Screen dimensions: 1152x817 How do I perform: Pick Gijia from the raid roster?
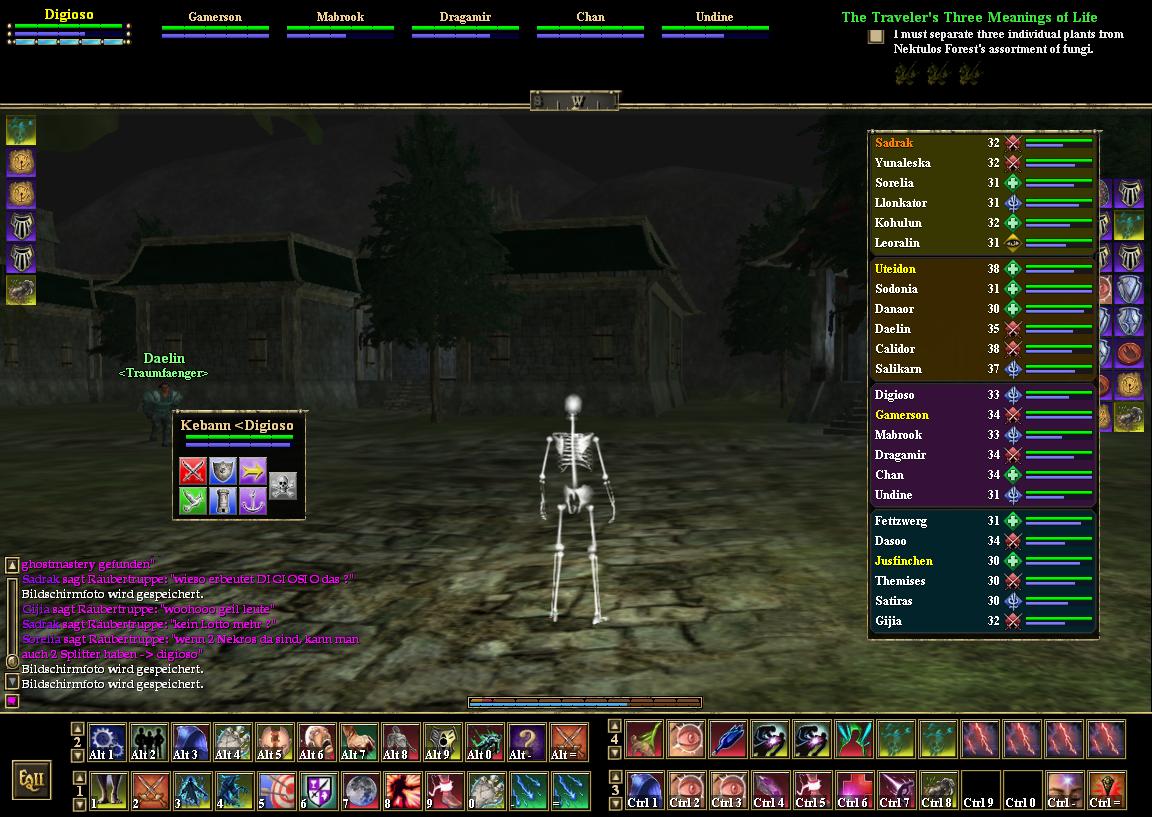pos(888,621)
